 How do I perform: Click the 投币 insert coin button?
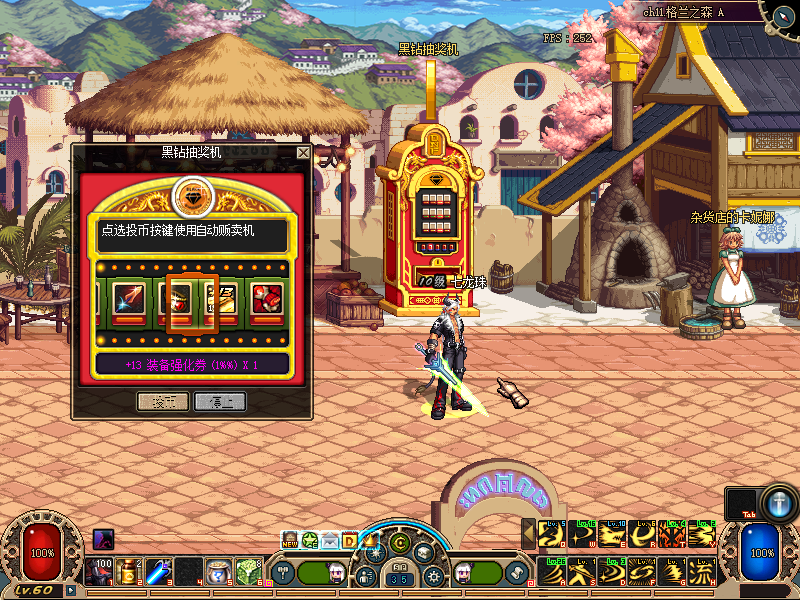[x=162, y=402]
